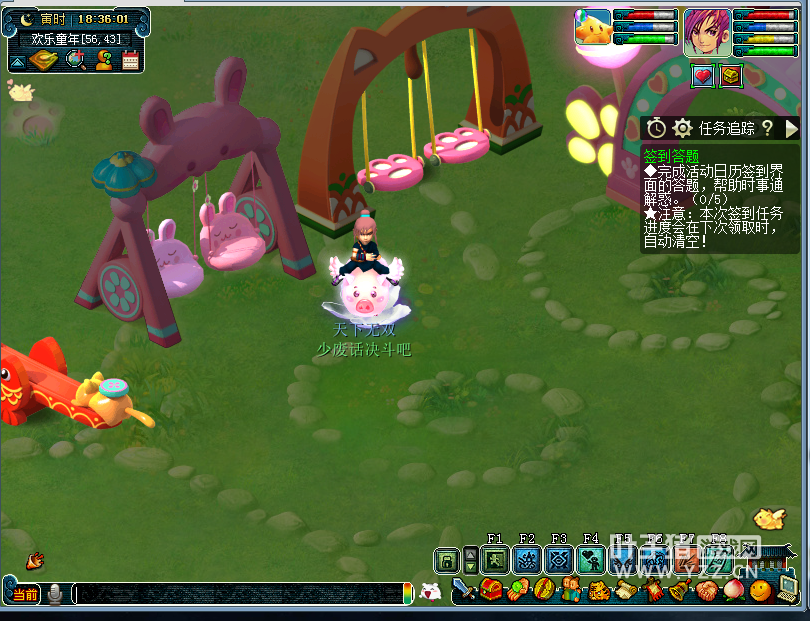Open the golden treasure chest buff icon

[x=731, y=75]
